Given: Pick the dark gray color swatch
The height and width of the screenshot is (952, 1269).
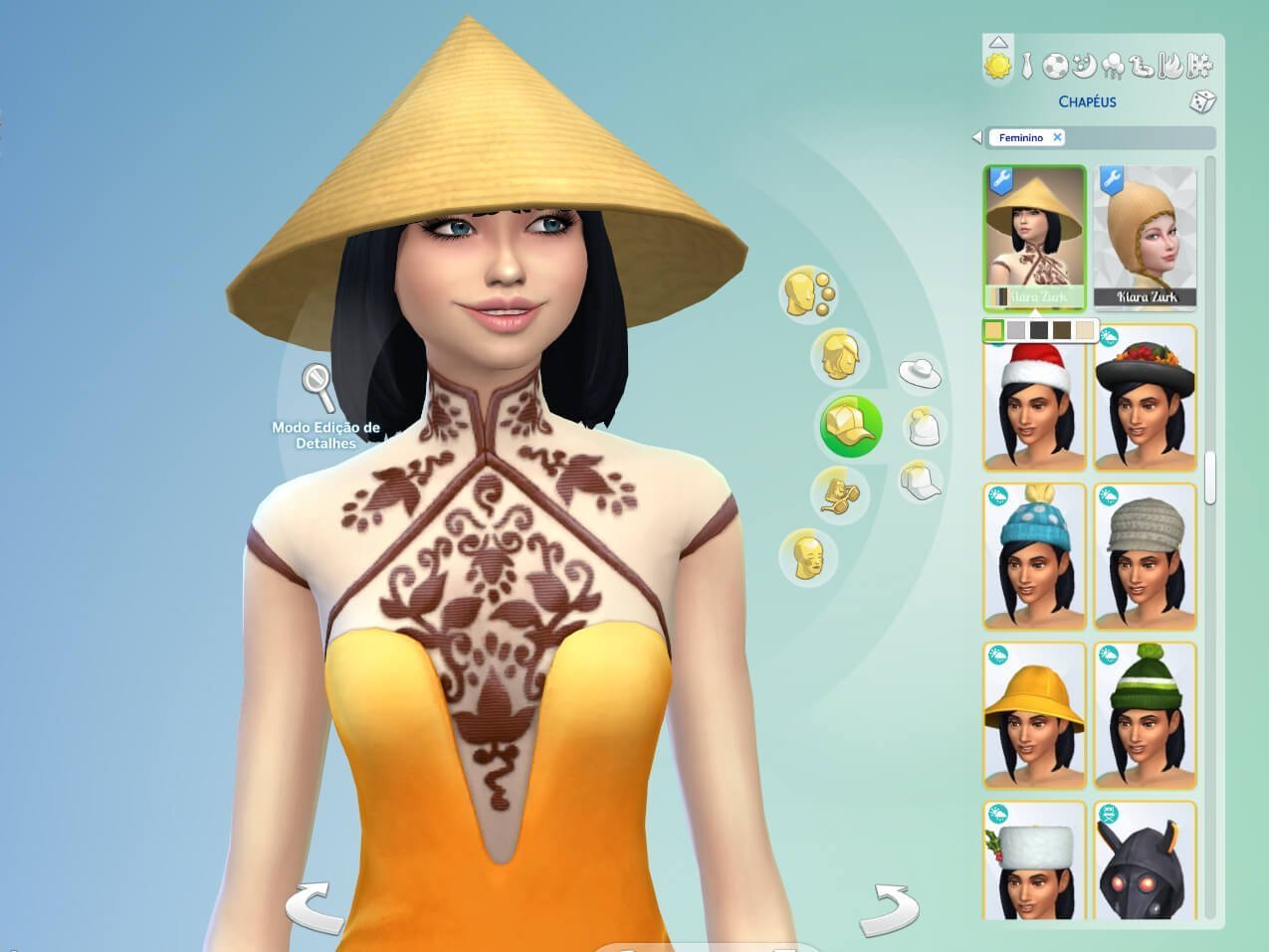Looking at the screenshot, I should [1038, 330].
